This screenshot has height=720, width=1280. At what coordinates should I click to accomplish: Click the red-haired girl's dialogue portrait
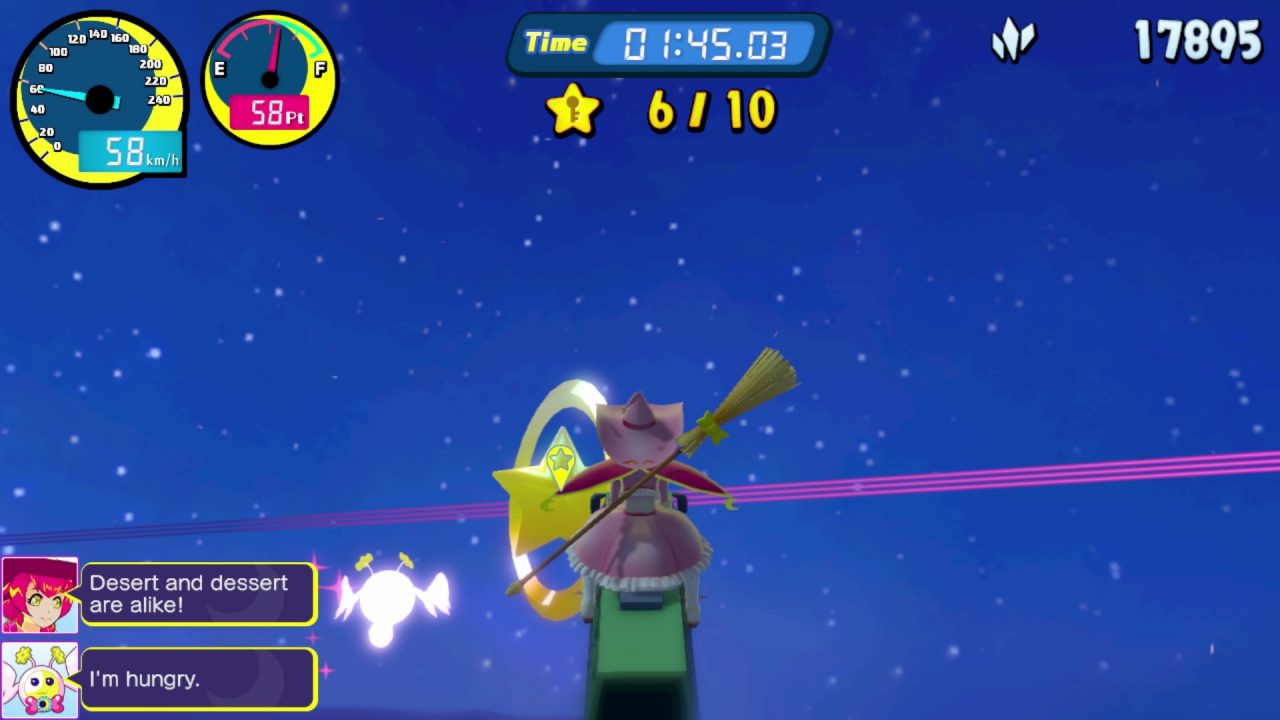(x=40, y=595)
